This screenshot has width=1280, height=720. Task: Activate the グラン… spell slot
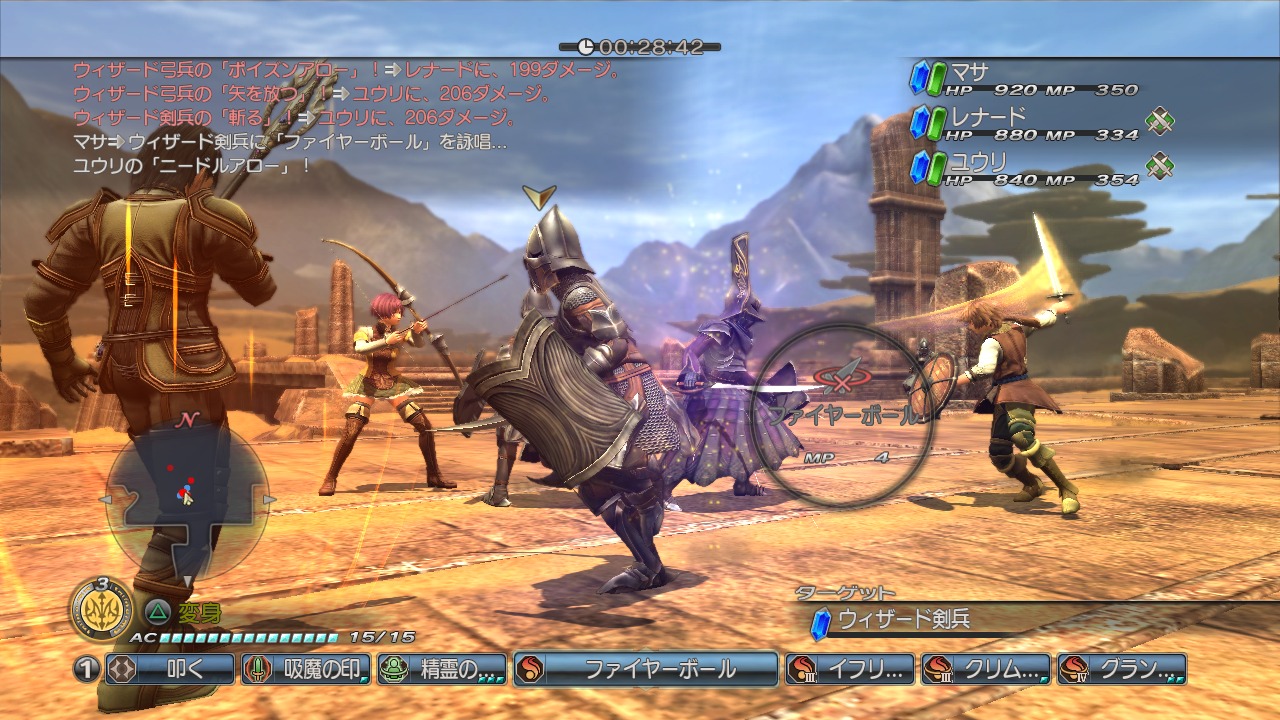coord(1122,669)
